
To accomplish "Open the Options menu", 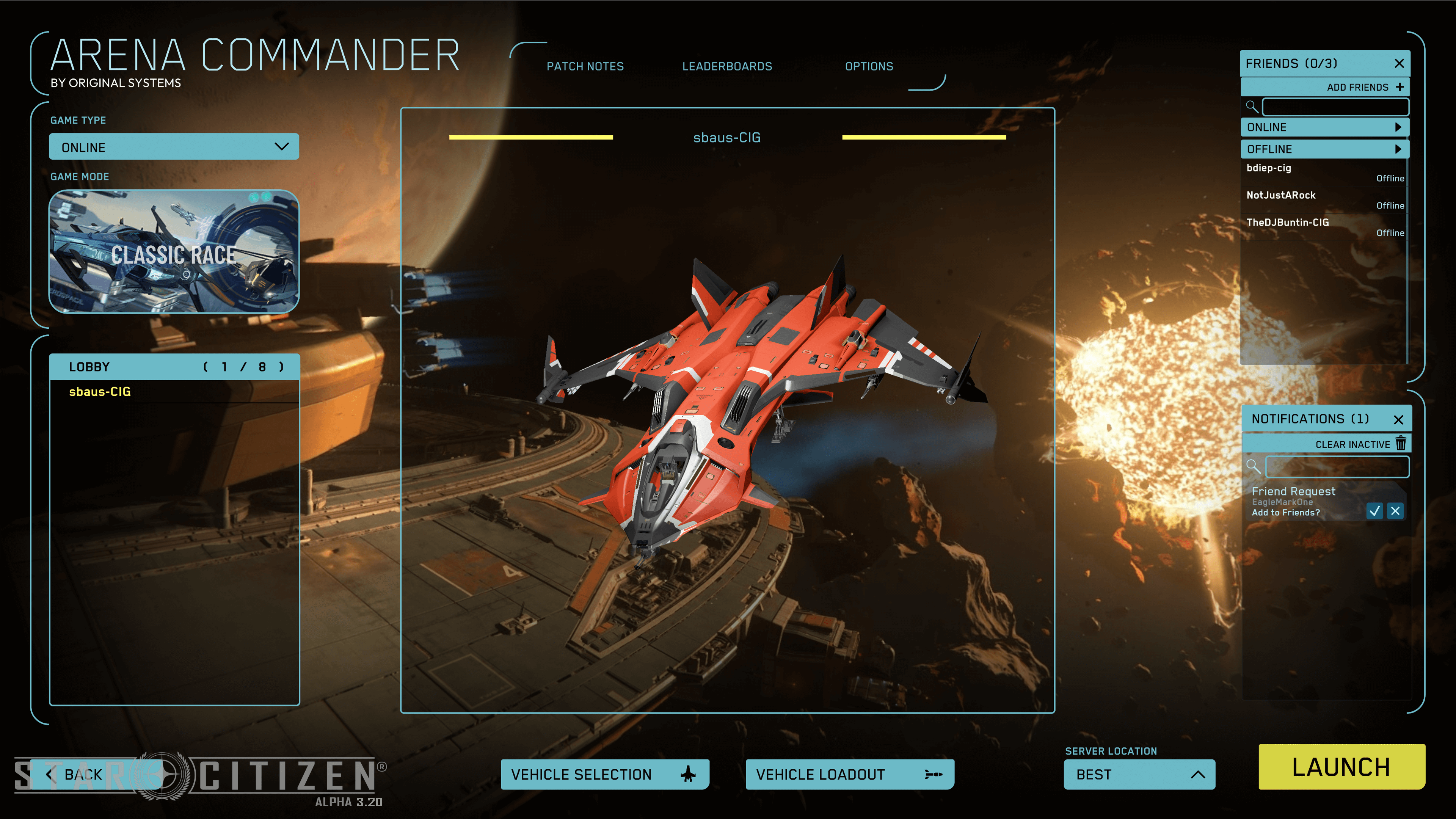I will [x=869, y=66].
